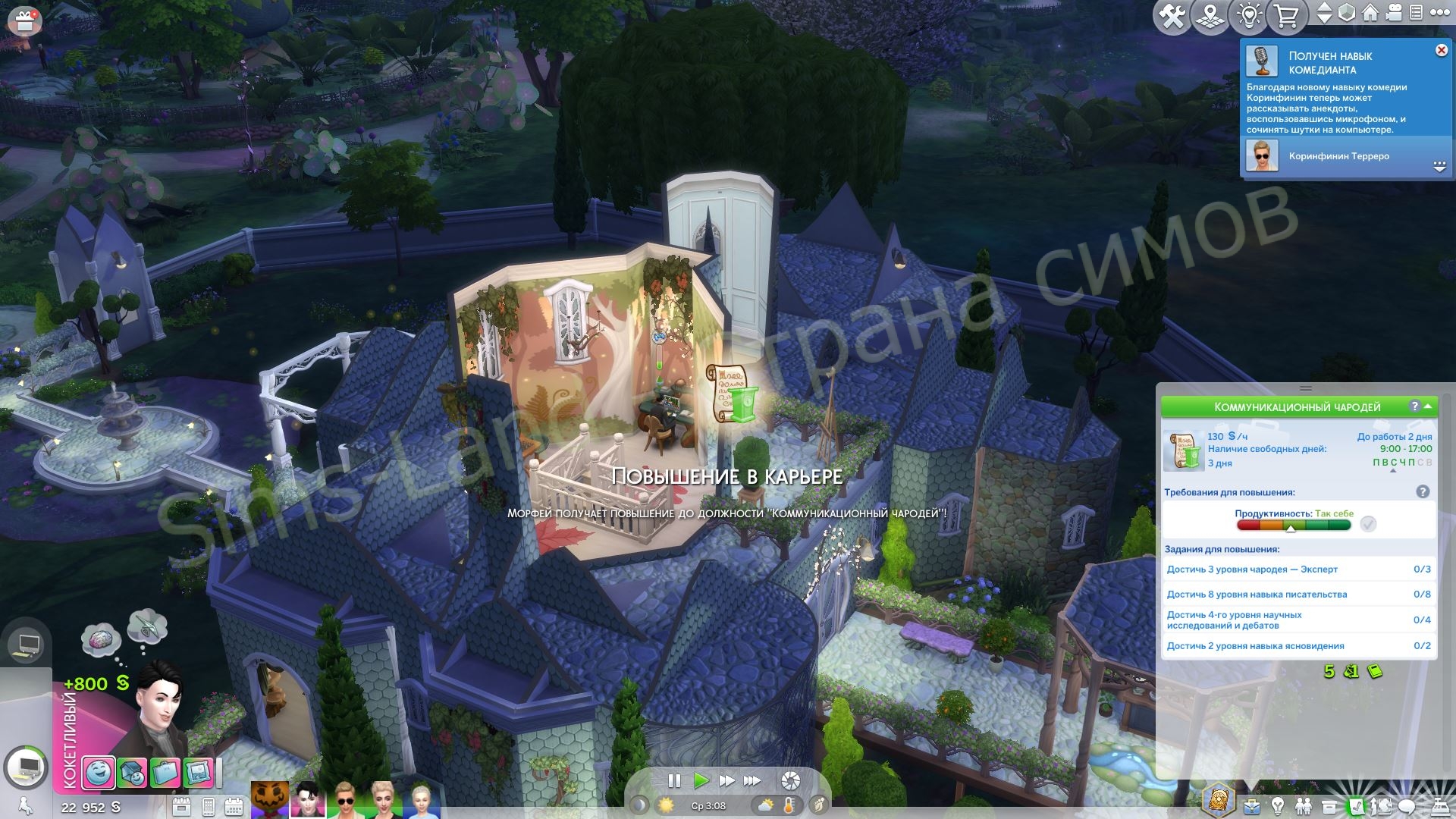Select the video camera icon in the toolbar

(x=1393, y=13)
